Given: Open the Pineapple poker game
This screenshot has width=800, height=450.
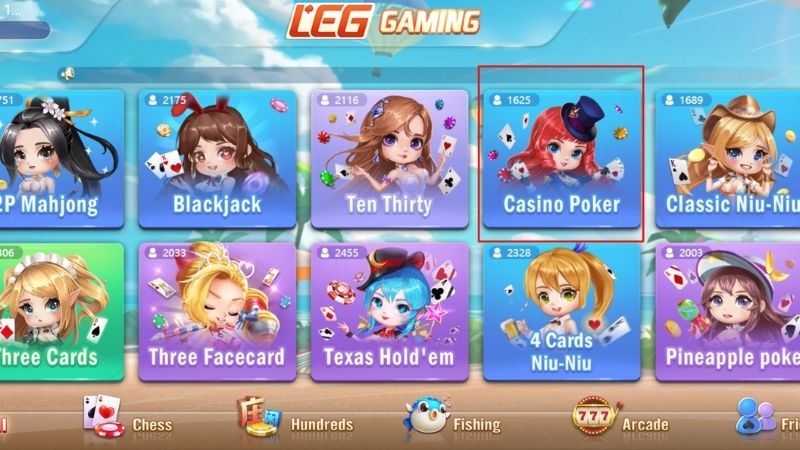Looking at the screenshot, I should pos(728,312).
